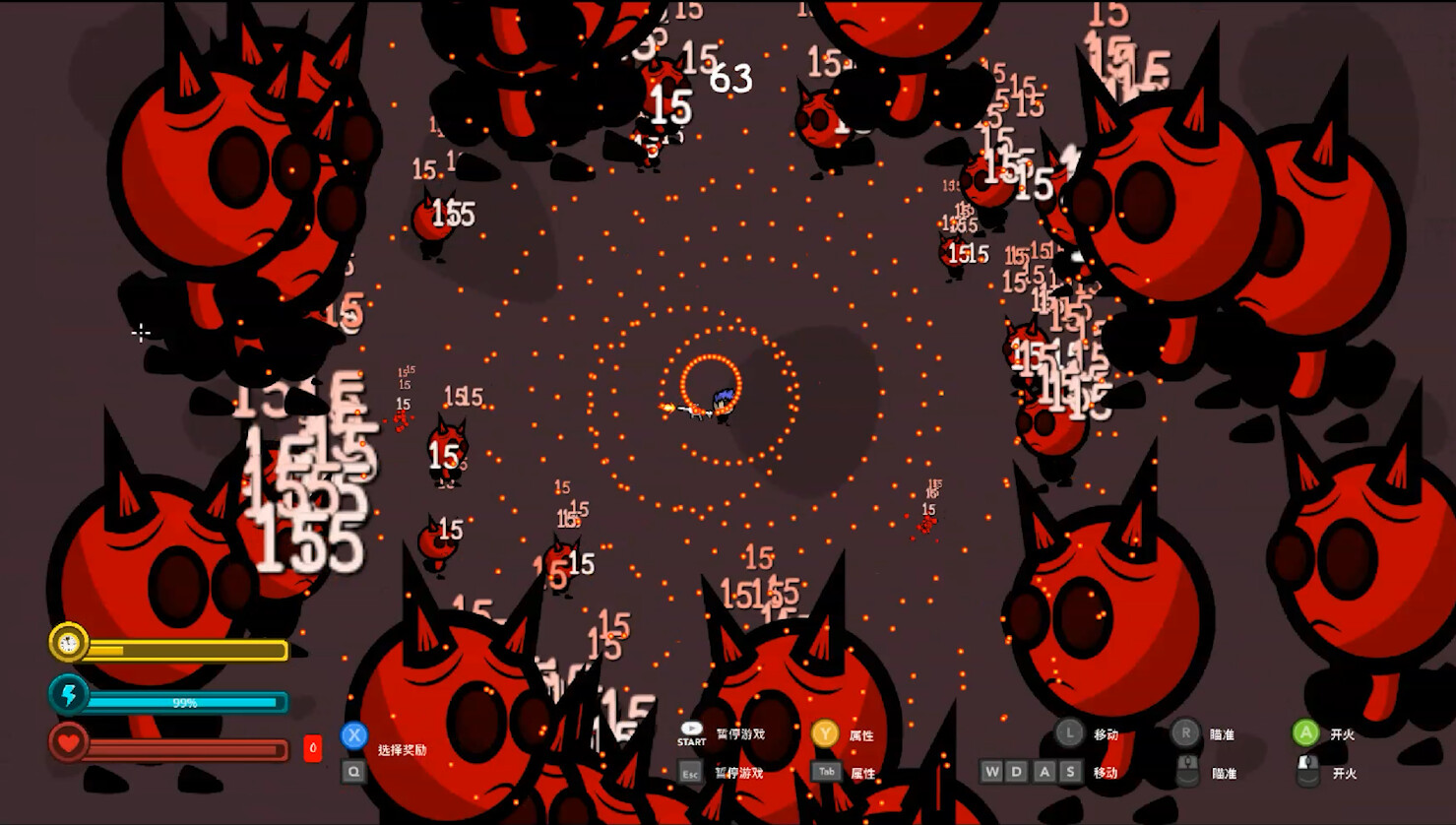Image resolution: width=1456 pixels, height=825 pixels.
Task: Click the clock timer icon on the yellow bar
Action: click(67, 644)
